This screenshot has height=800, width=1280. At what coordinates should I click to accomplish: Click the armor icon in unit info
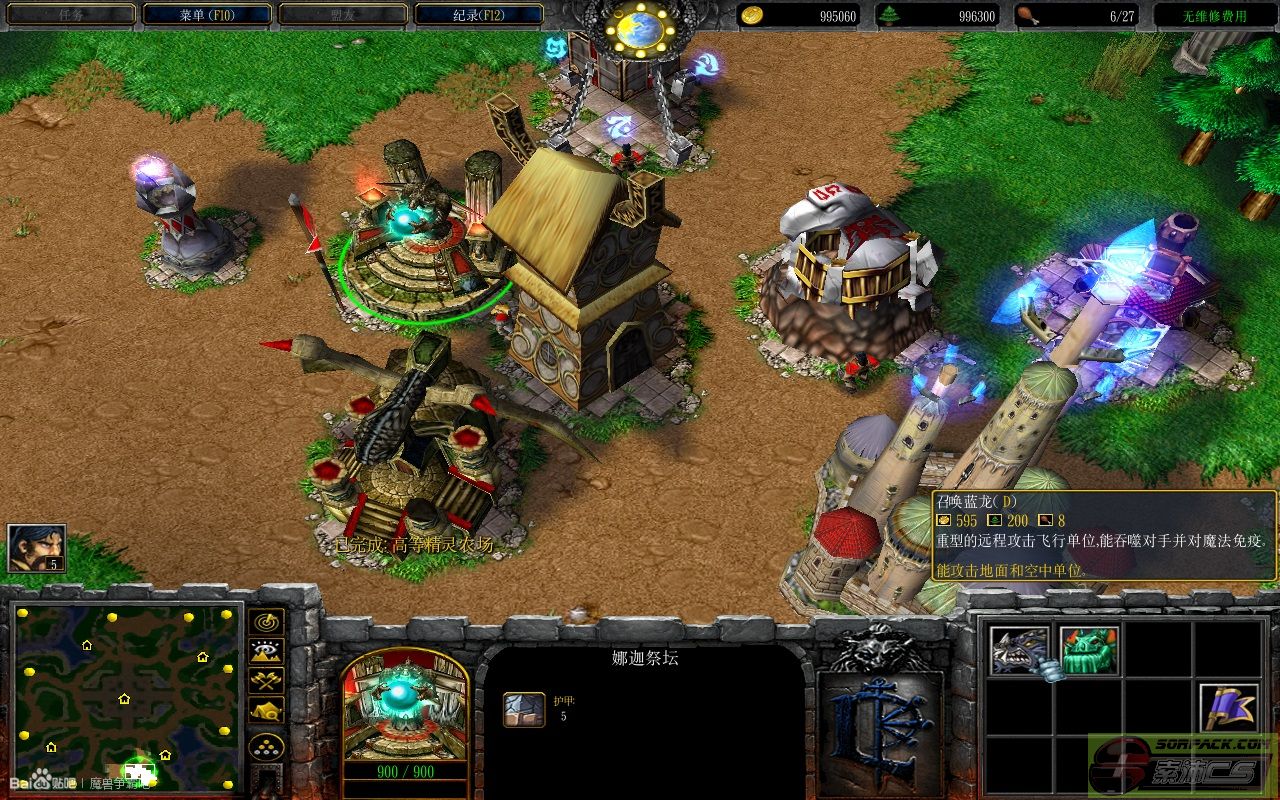coord(523,708)
